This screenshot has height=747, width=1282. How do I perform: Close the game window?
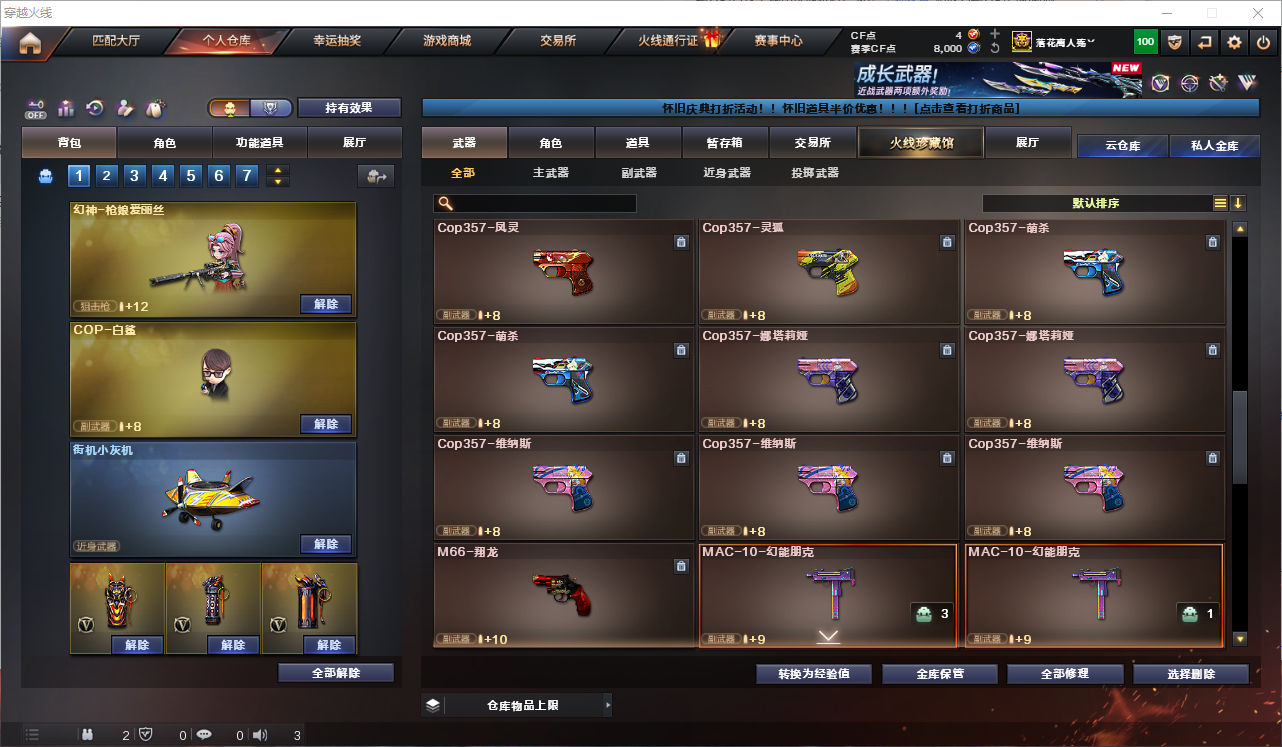[1258, 13]
